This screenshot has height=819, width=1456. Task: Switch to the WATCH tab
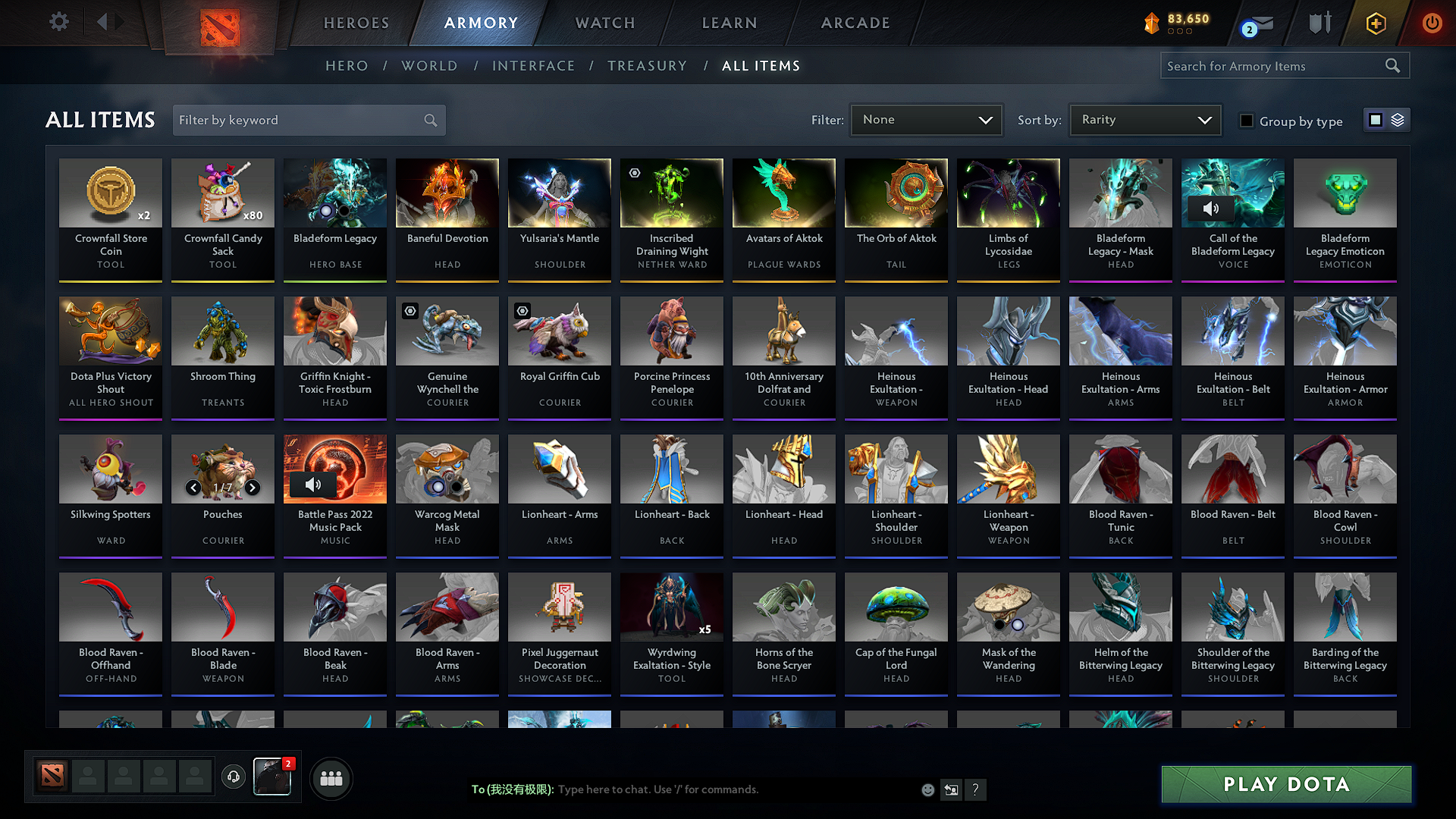(x=604, y=23)
